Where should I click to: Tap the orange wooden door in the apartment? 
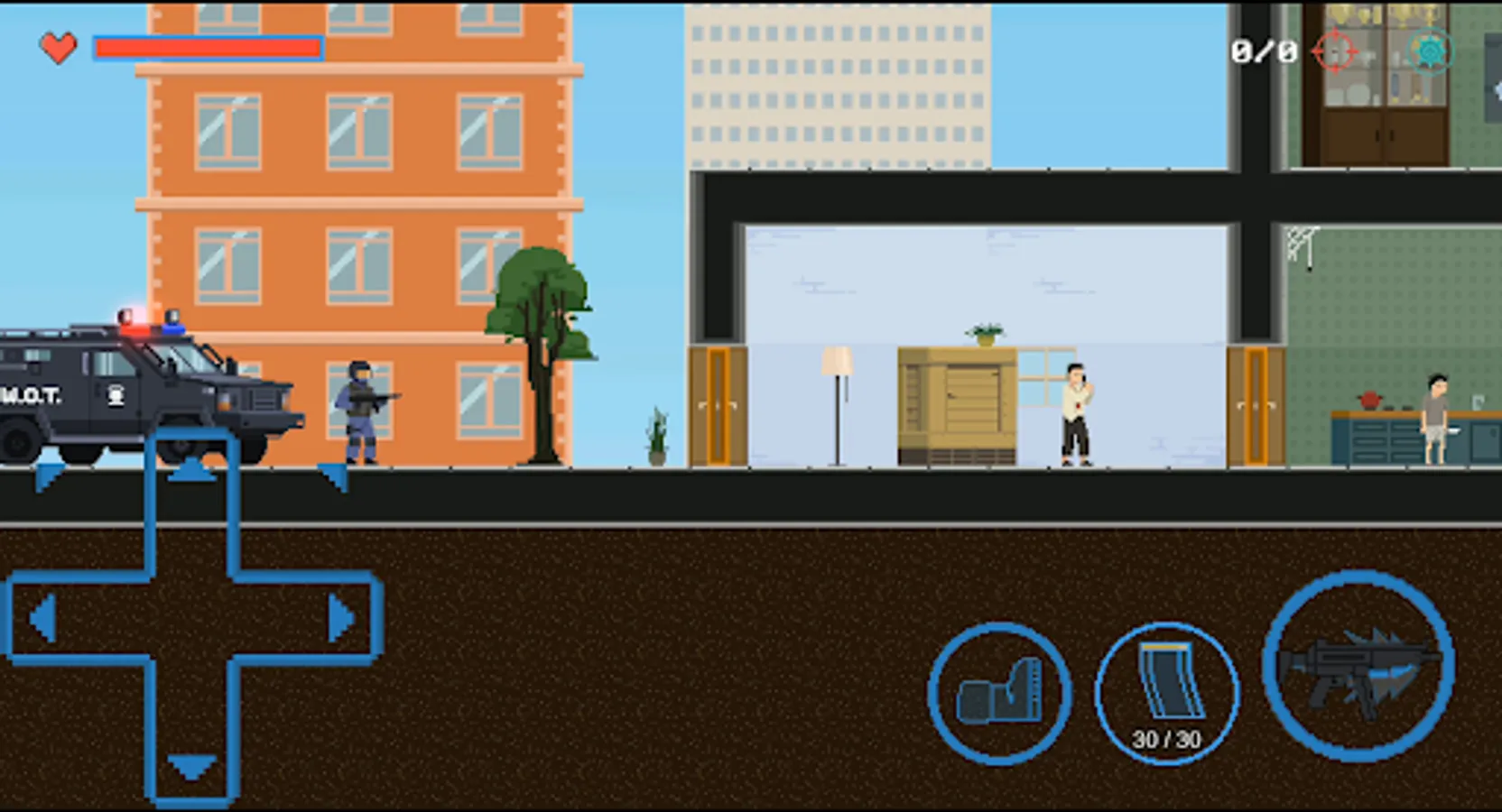719,406
